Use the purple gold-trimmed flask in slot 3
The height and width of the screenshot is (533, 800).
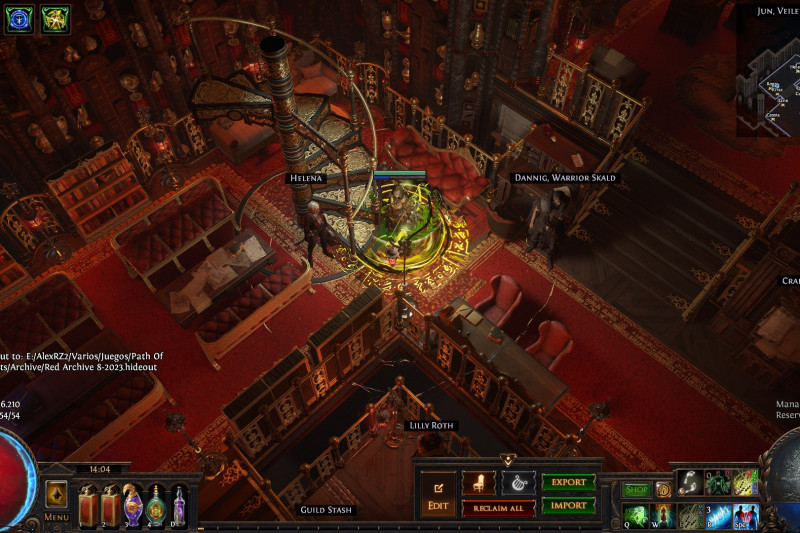(133, 504)
